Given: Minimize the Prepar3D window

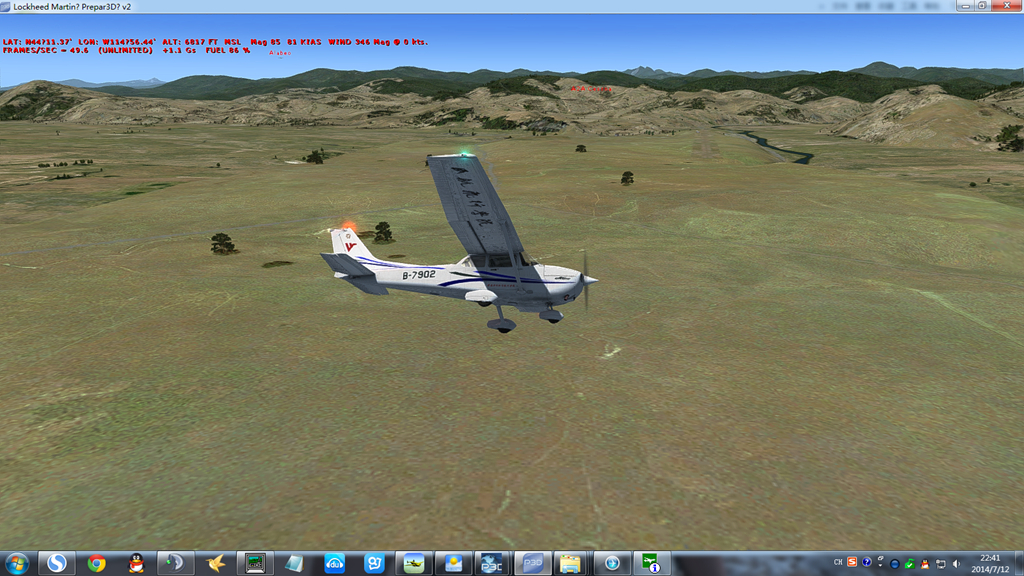Looking at the screenshot, I should tap(964, 6).
